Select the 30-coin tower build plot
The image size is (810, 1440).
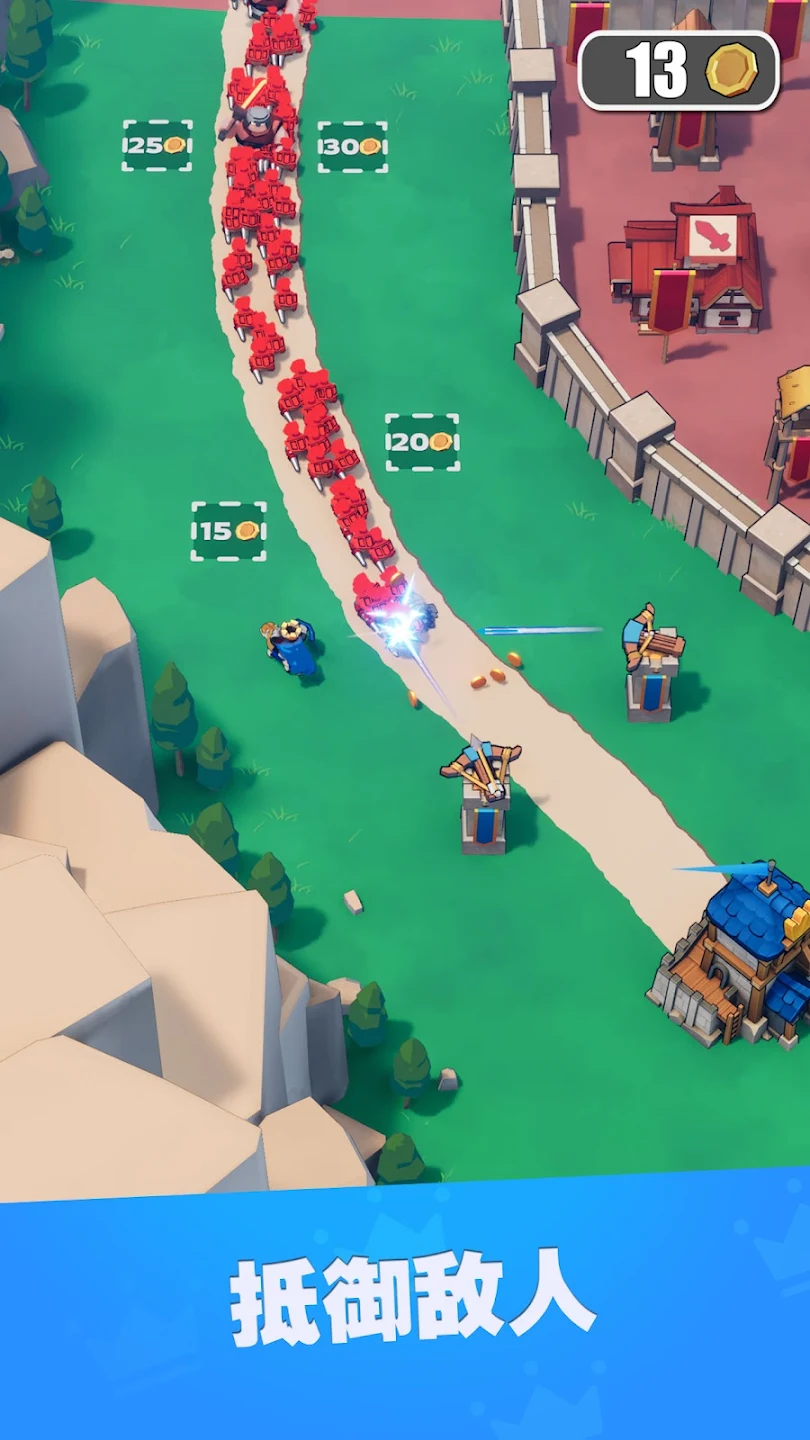352,147
